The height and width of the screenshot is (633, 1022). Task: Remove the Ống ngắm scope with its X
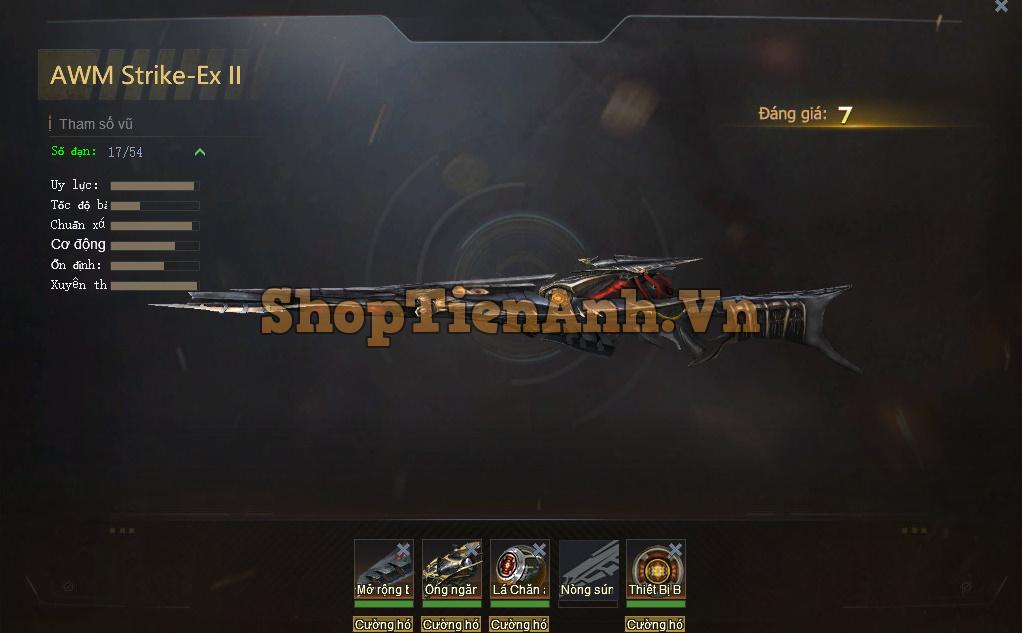click(x=471, y=549)
